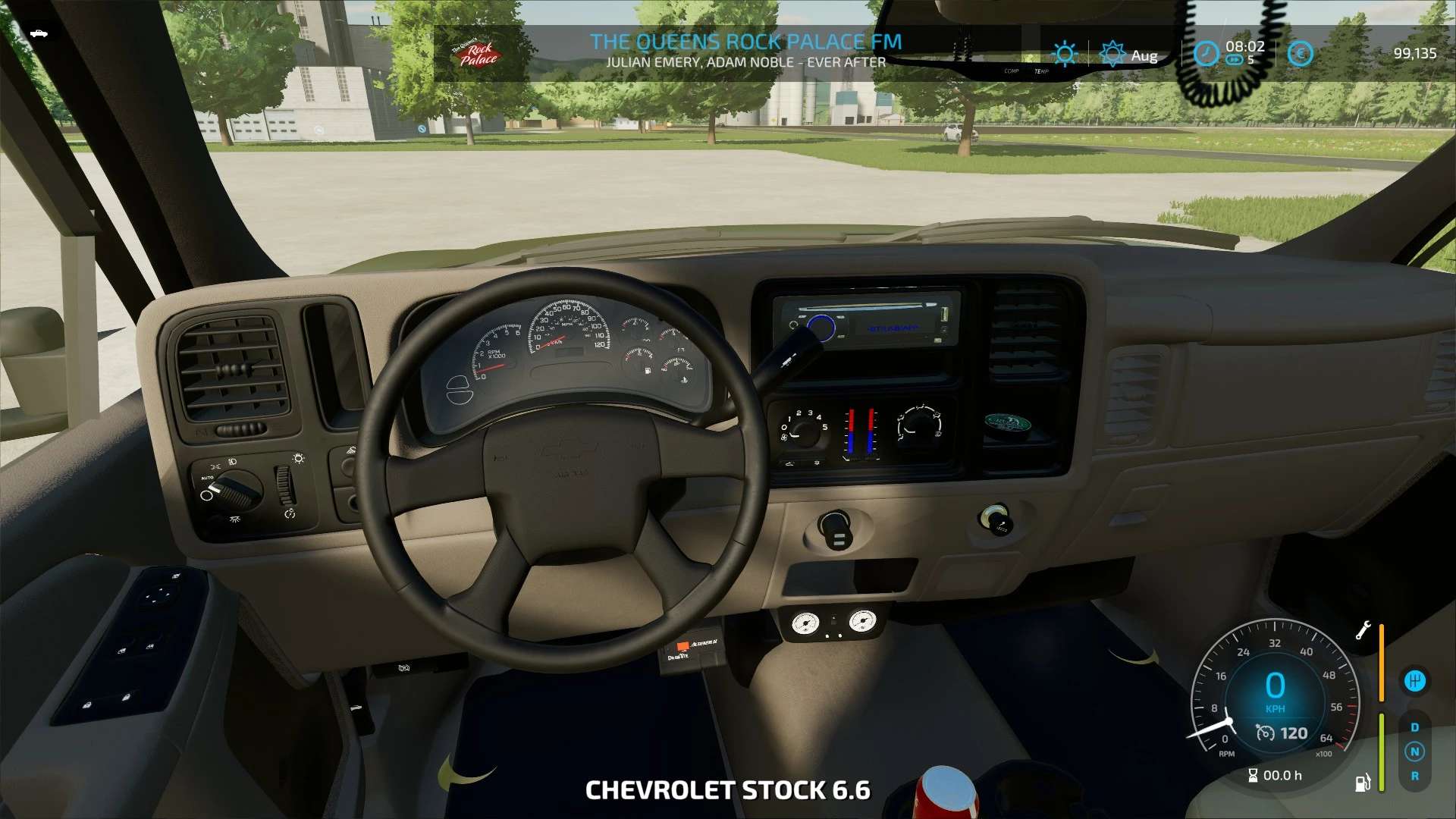Viewport: 1456px width, 819px height.
Task: Click the euro money icon
Action: (1300, 54)
